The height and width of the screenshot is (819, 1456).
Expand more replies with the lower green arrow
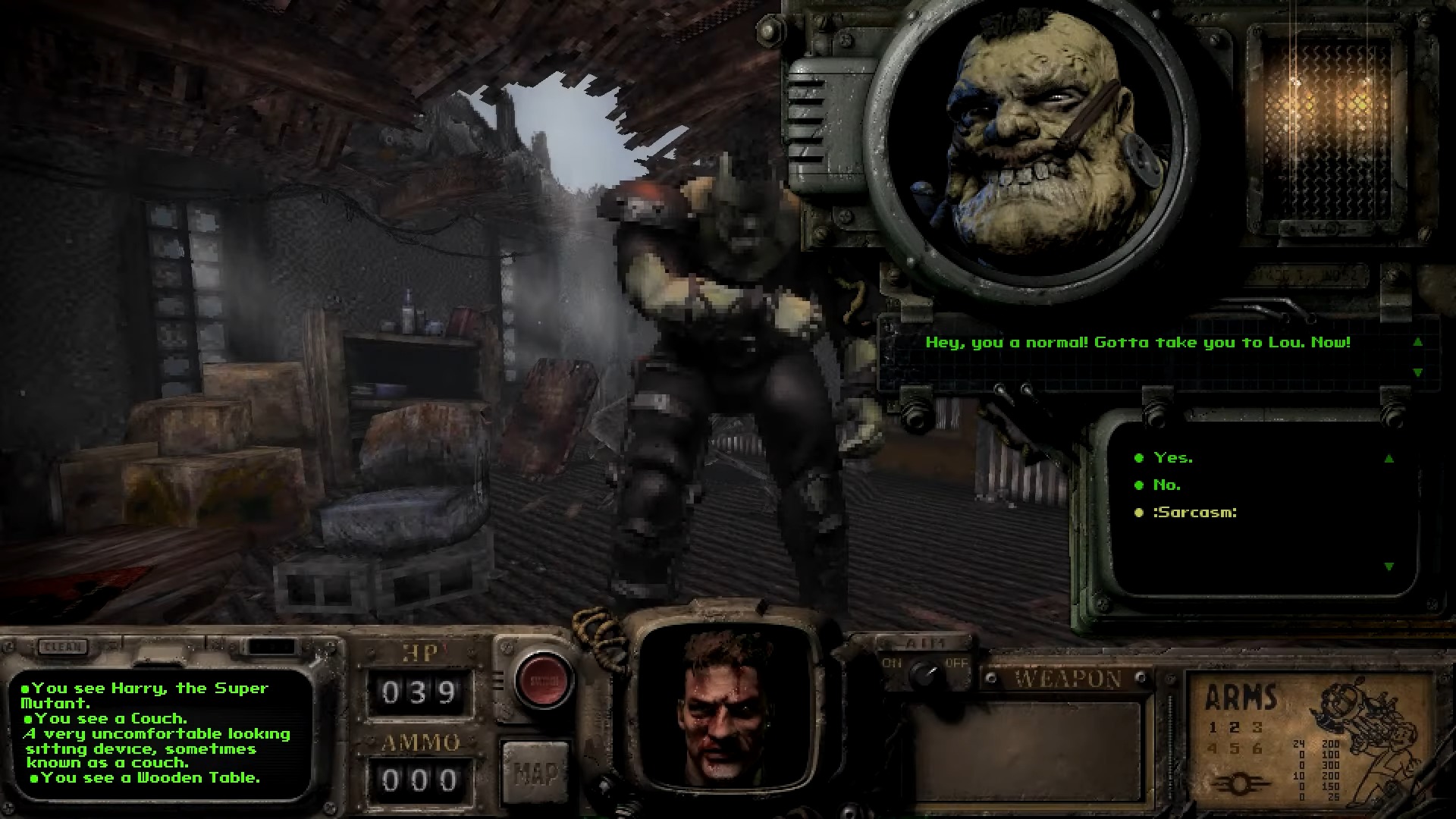pos(1391,565)
